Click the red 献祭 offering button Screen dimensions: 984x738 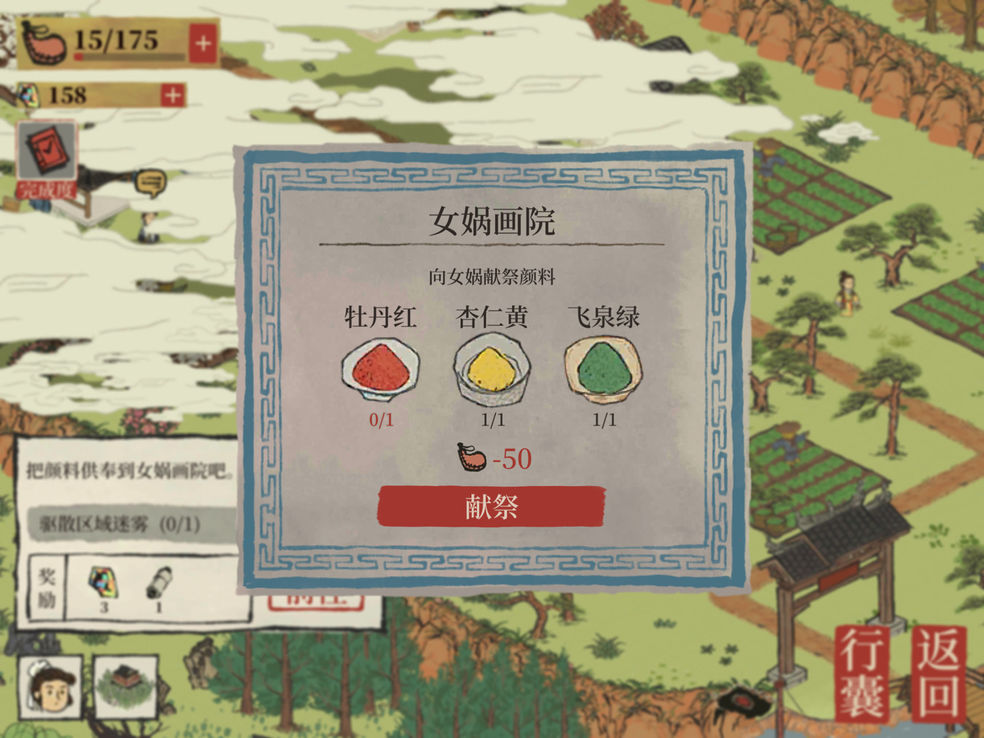click(491, 506)
